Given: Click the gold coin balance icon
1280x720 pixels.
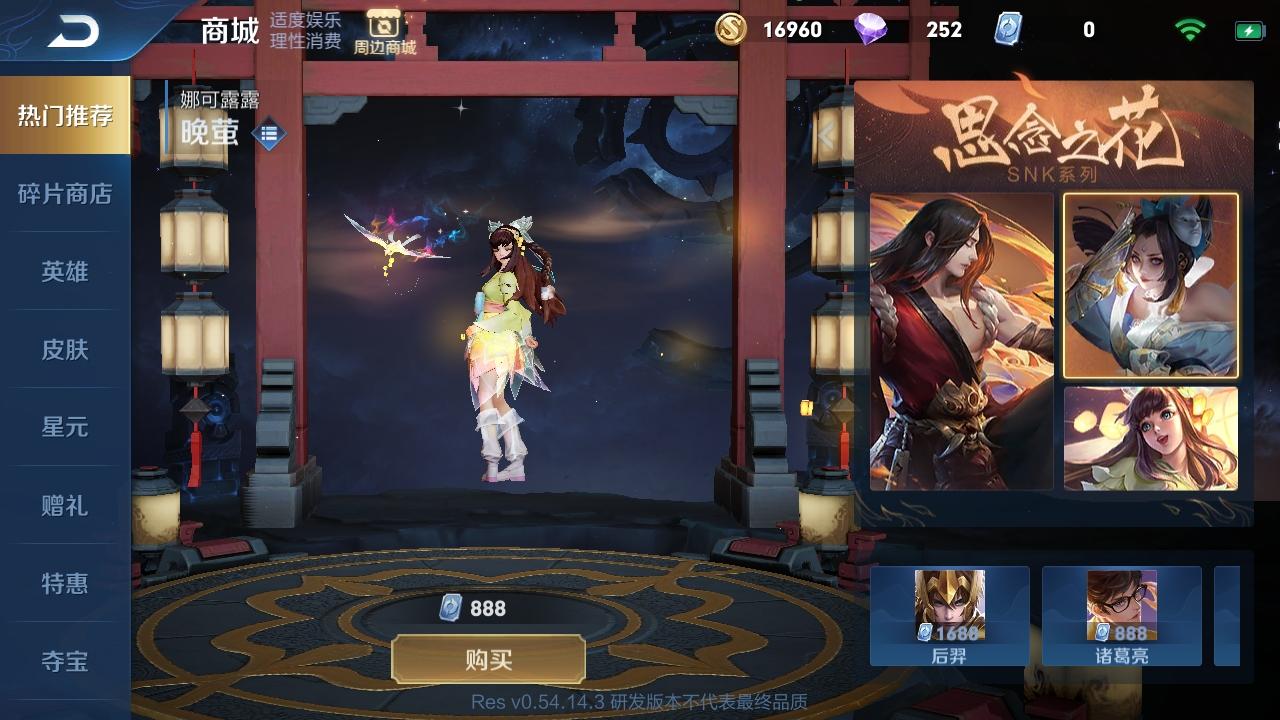Looking at the screenshot, I should click(x=732, y=30).
